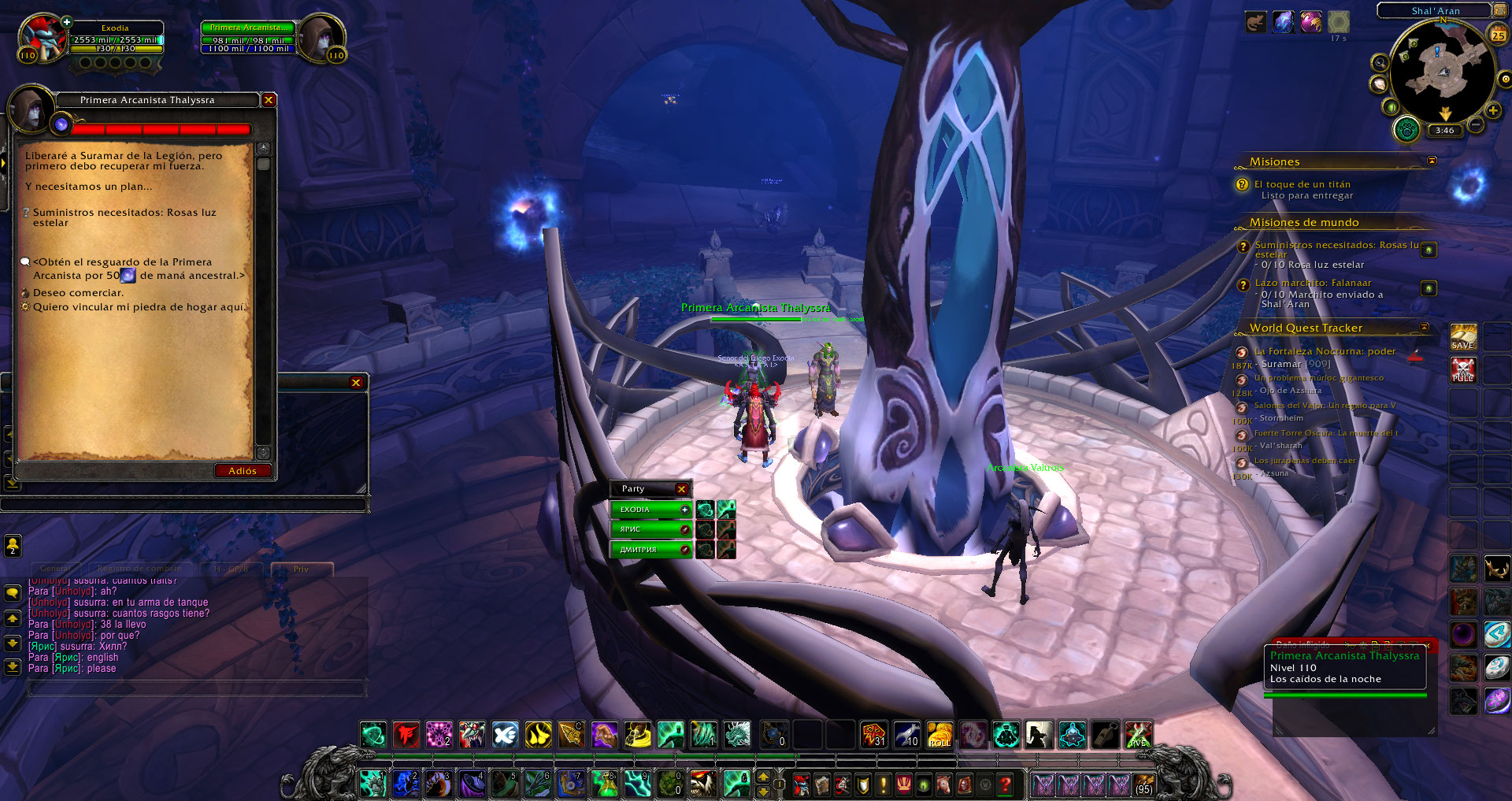Zoom in the minimap with the plus button
The width and height of the screenshot is (1512, 801).
1493,111
